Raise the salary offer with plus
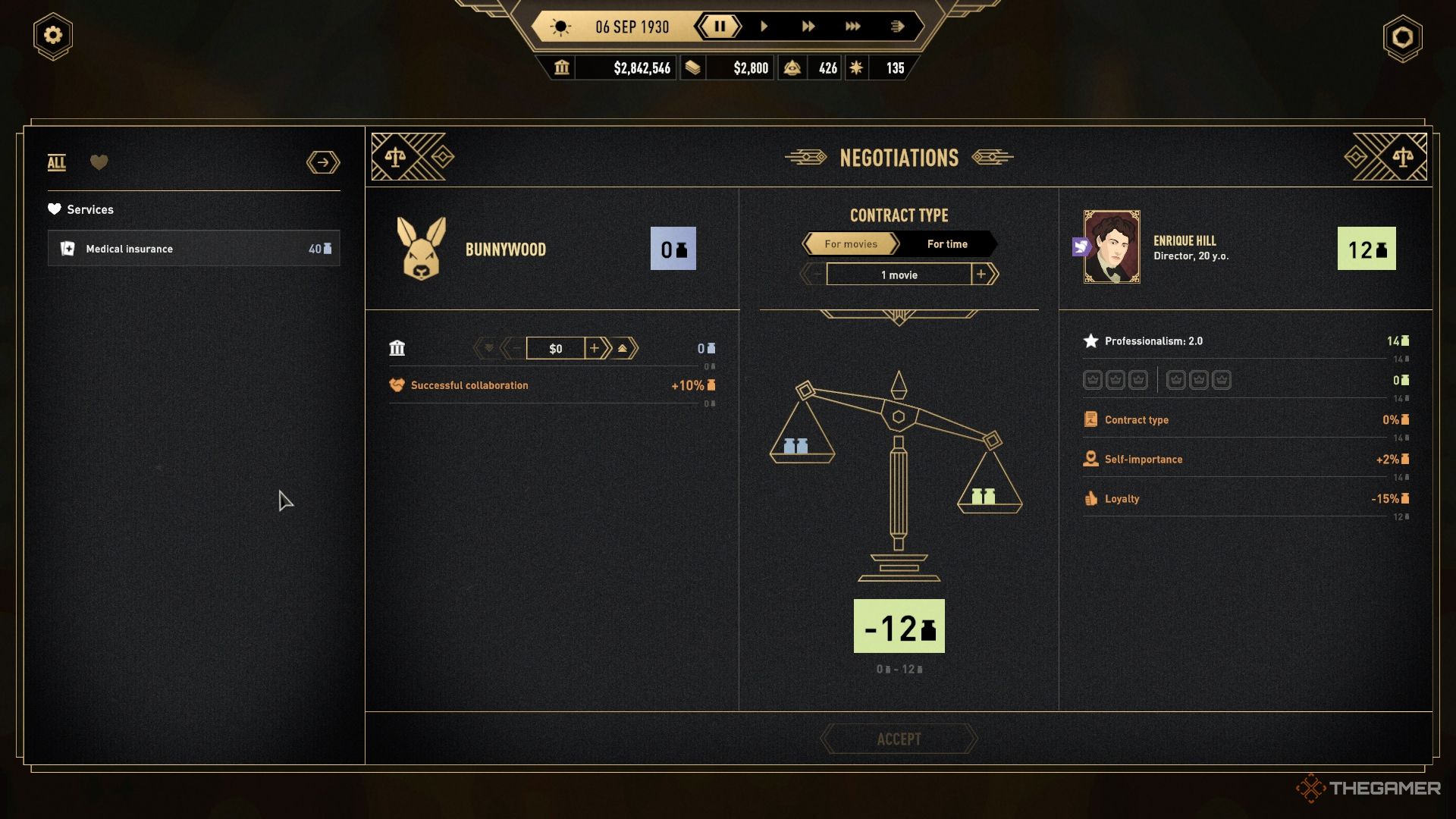The width and height of the screenshot is (1456, 819). tap(595, 348)
